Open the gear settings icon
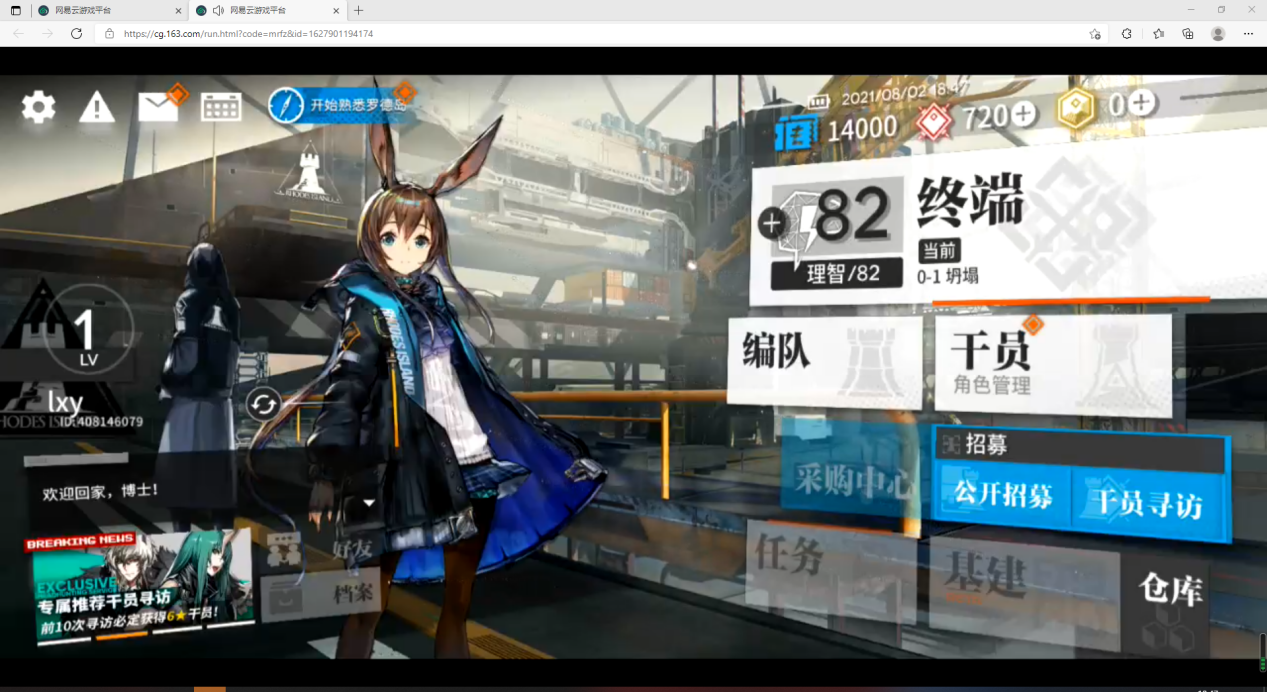Viewport: 1267px width, 692px height. click(39, 106)
